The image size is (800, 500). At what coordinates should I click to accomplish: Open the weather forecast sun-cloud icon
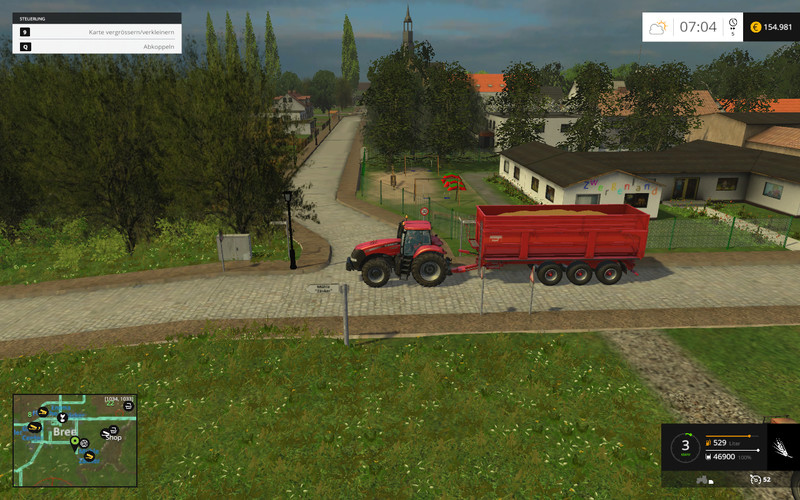[x=659, y=27]
